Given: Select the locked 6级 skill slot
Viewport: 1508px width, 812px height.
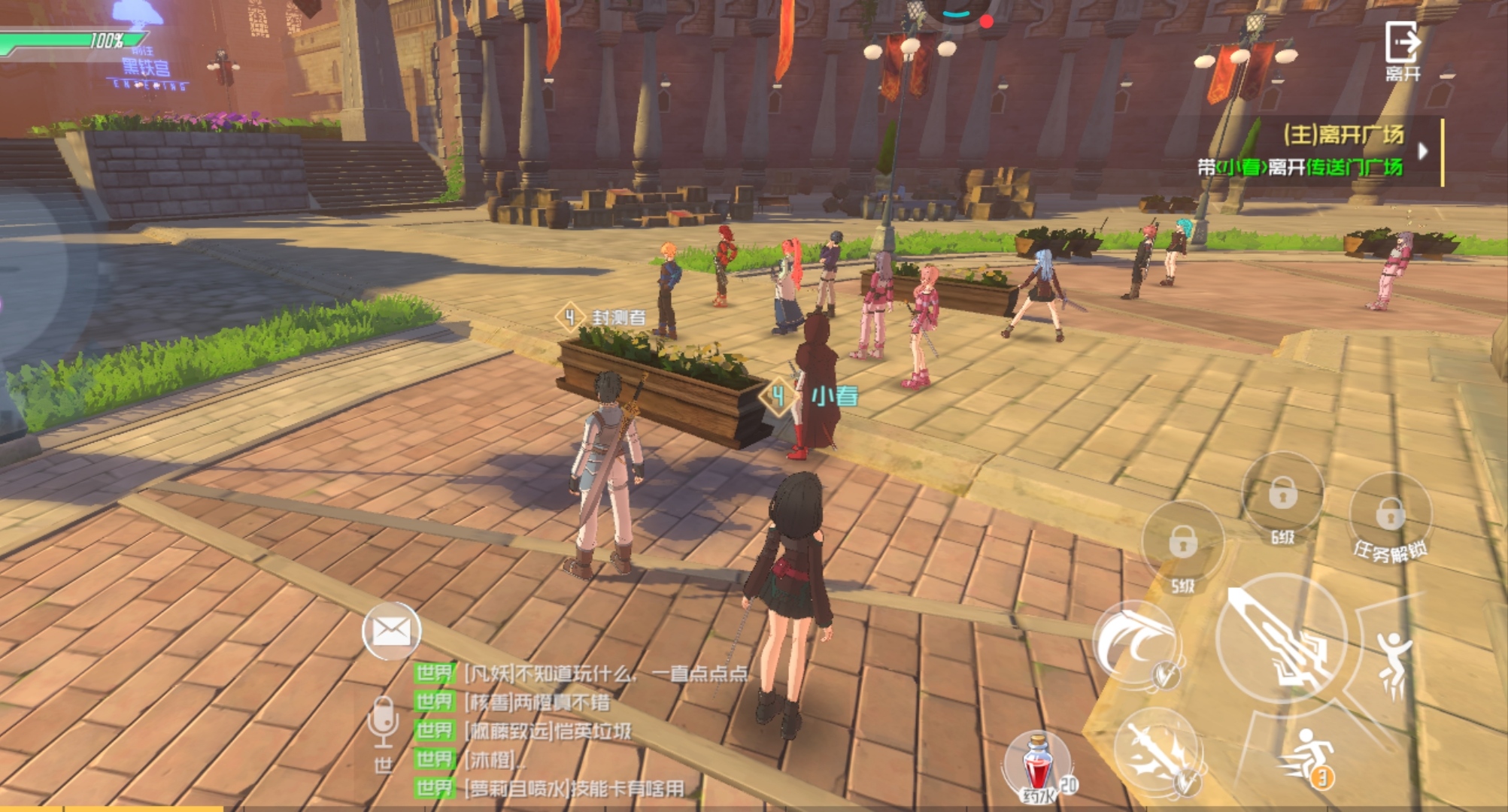Looking at the screenshot, I should (x=1282, y=496).
